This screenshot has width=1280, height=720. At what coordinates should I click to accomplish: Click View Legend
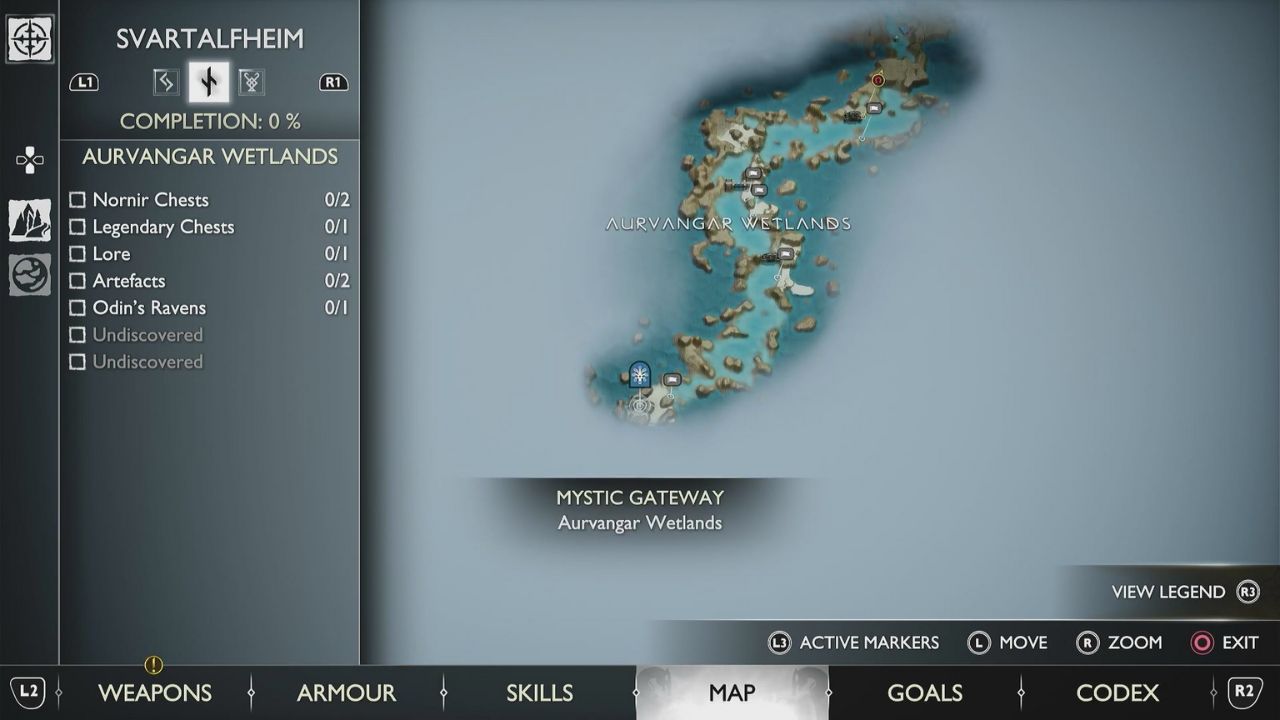(1169, 591)
